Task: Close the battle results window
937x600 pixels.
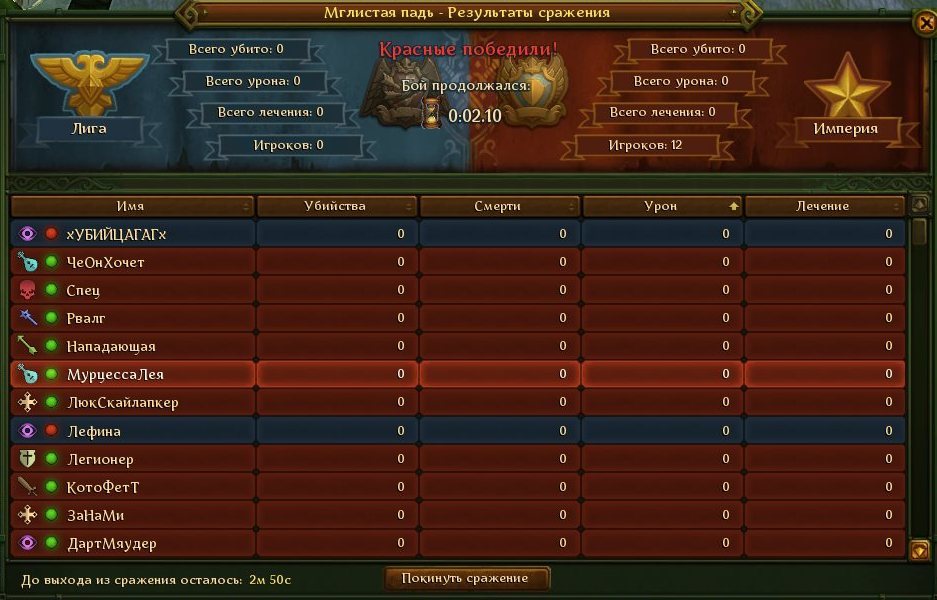Action: pyautogui.click(x=925, y=24)
